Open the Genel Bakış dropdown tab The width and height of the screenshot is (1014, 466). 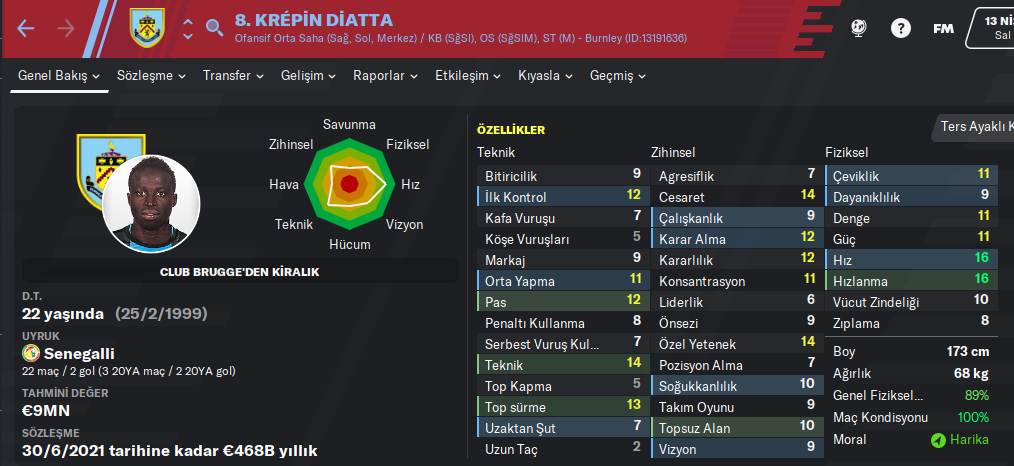(x=60, y=76)
